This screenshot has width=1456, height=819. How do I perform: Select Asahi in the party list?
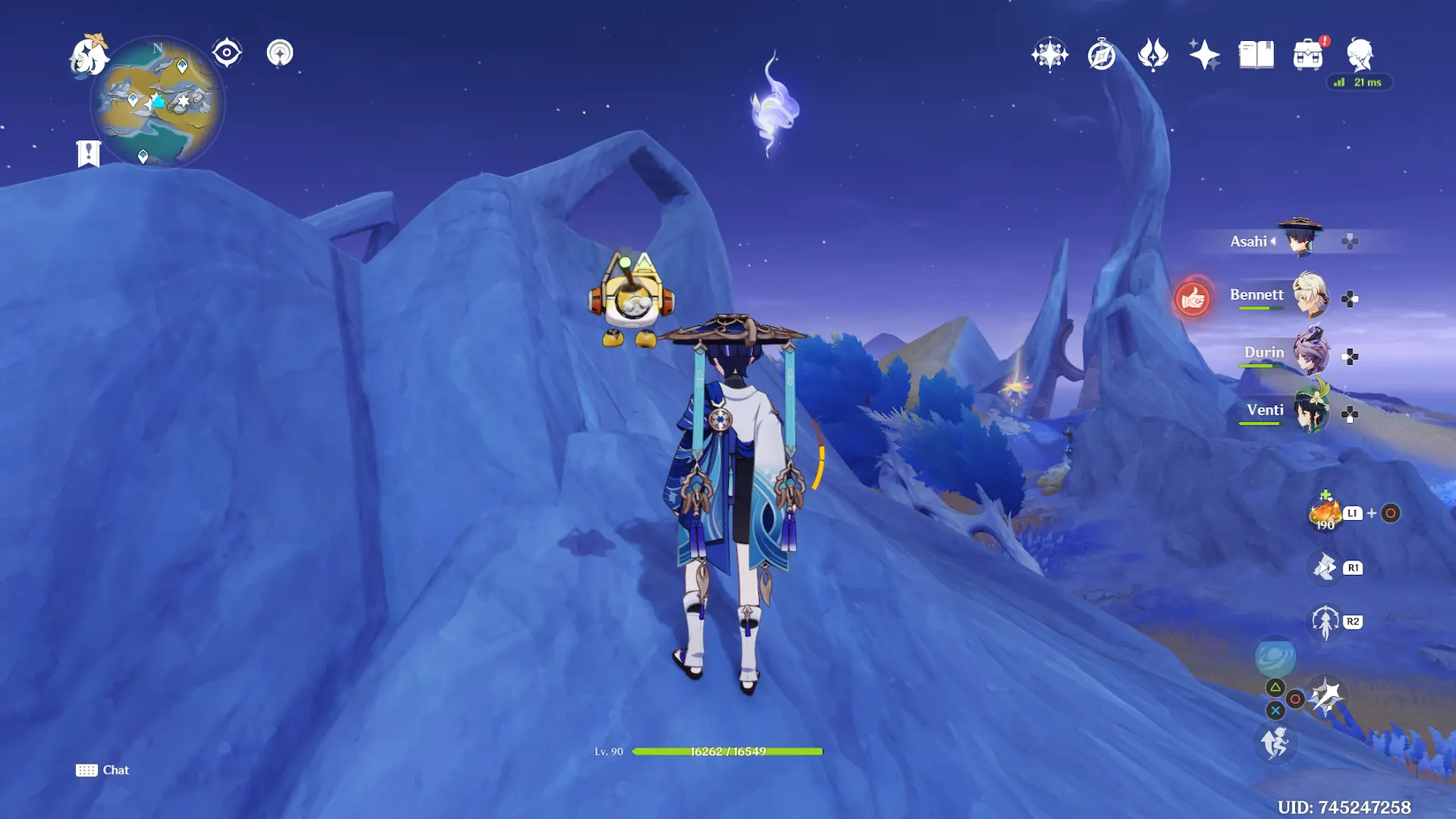point(1299,240)
